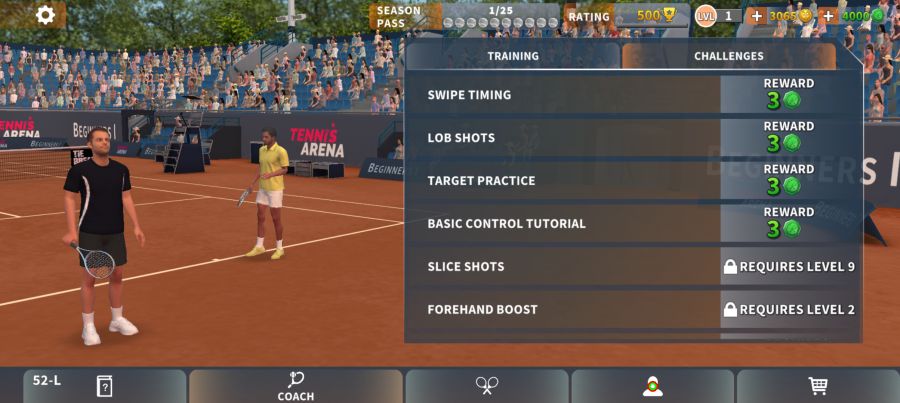Viewport: 900px width, 403px height.
Task: Open the crossed rackets match tab
Action: tap(487, 386)
